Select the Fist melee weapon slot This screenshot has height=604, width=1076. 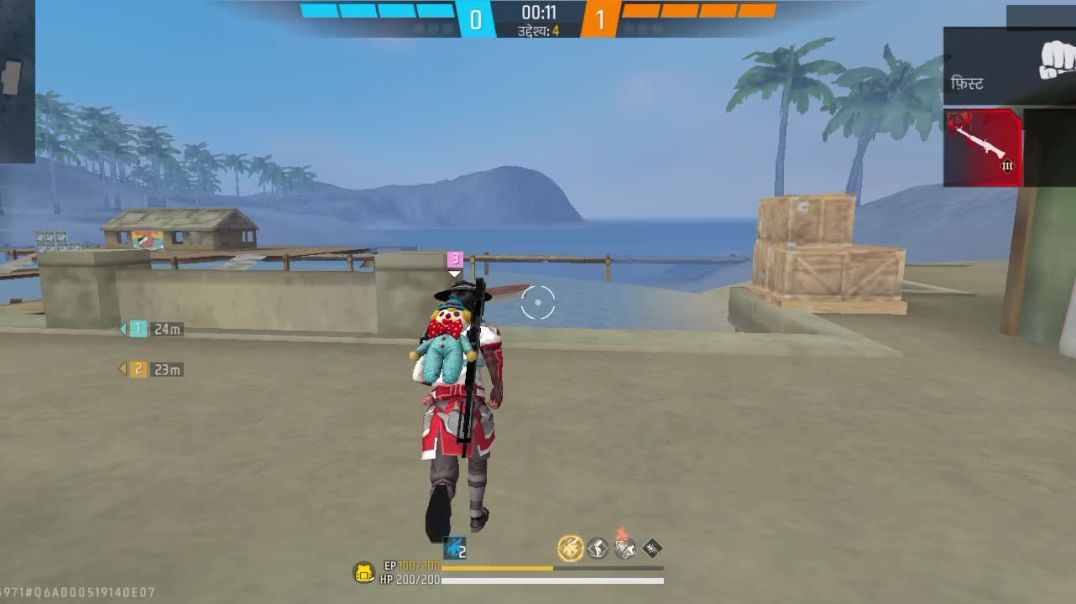pyautogui.click(x=1008, y=66)
